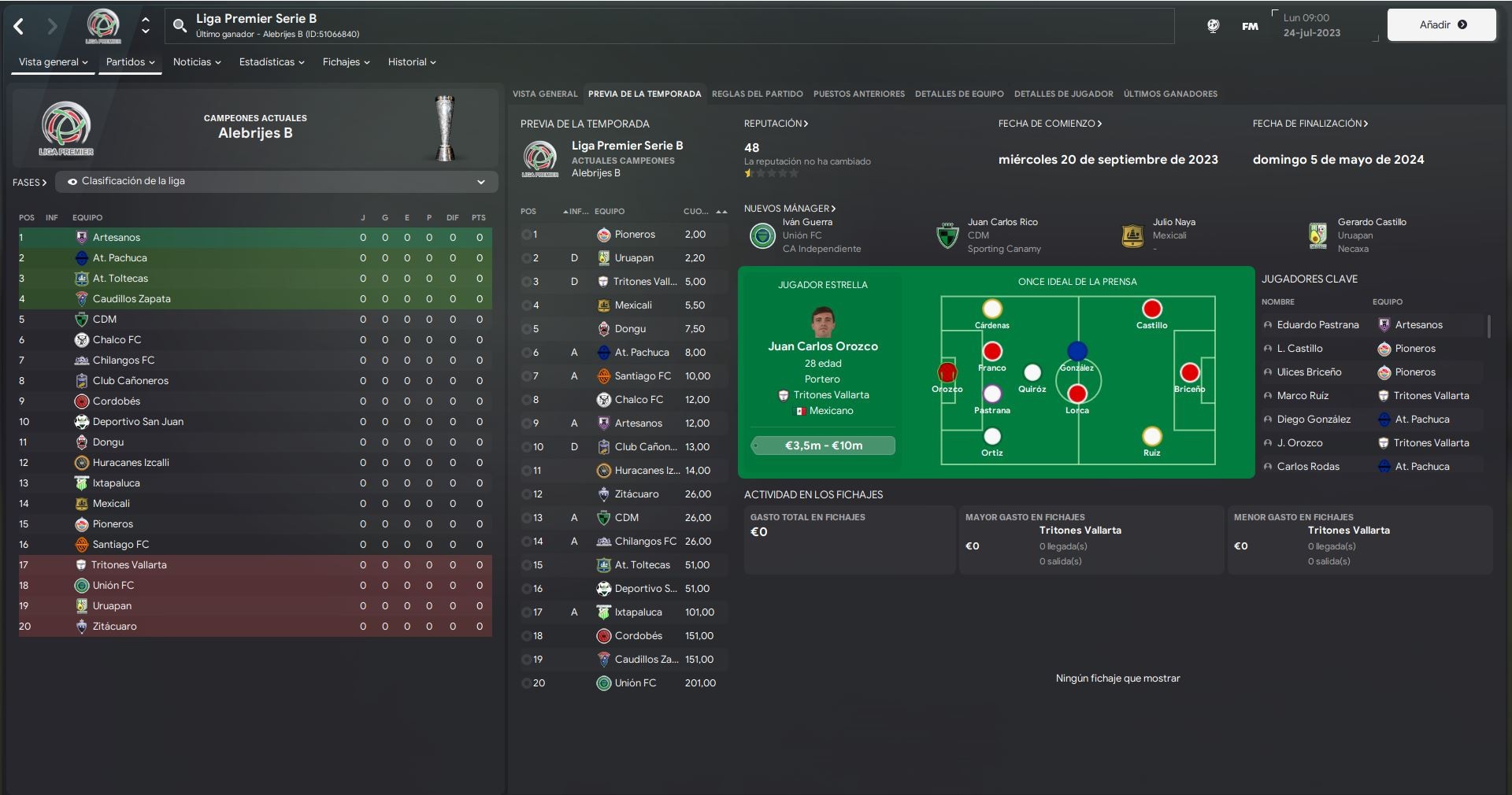Open the Noticias menu

197,62
